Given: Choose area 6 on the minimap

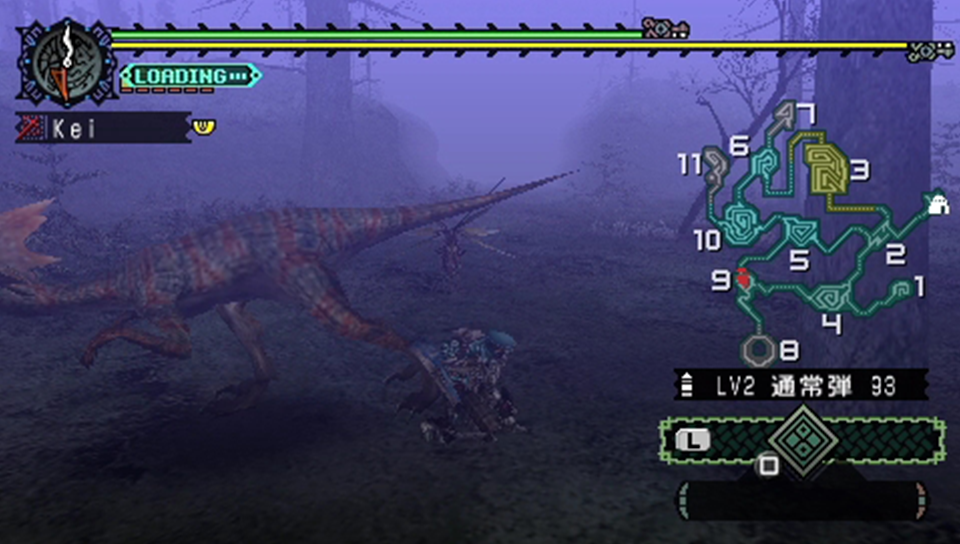Looking at the screenshot, I should coord(766,163).
